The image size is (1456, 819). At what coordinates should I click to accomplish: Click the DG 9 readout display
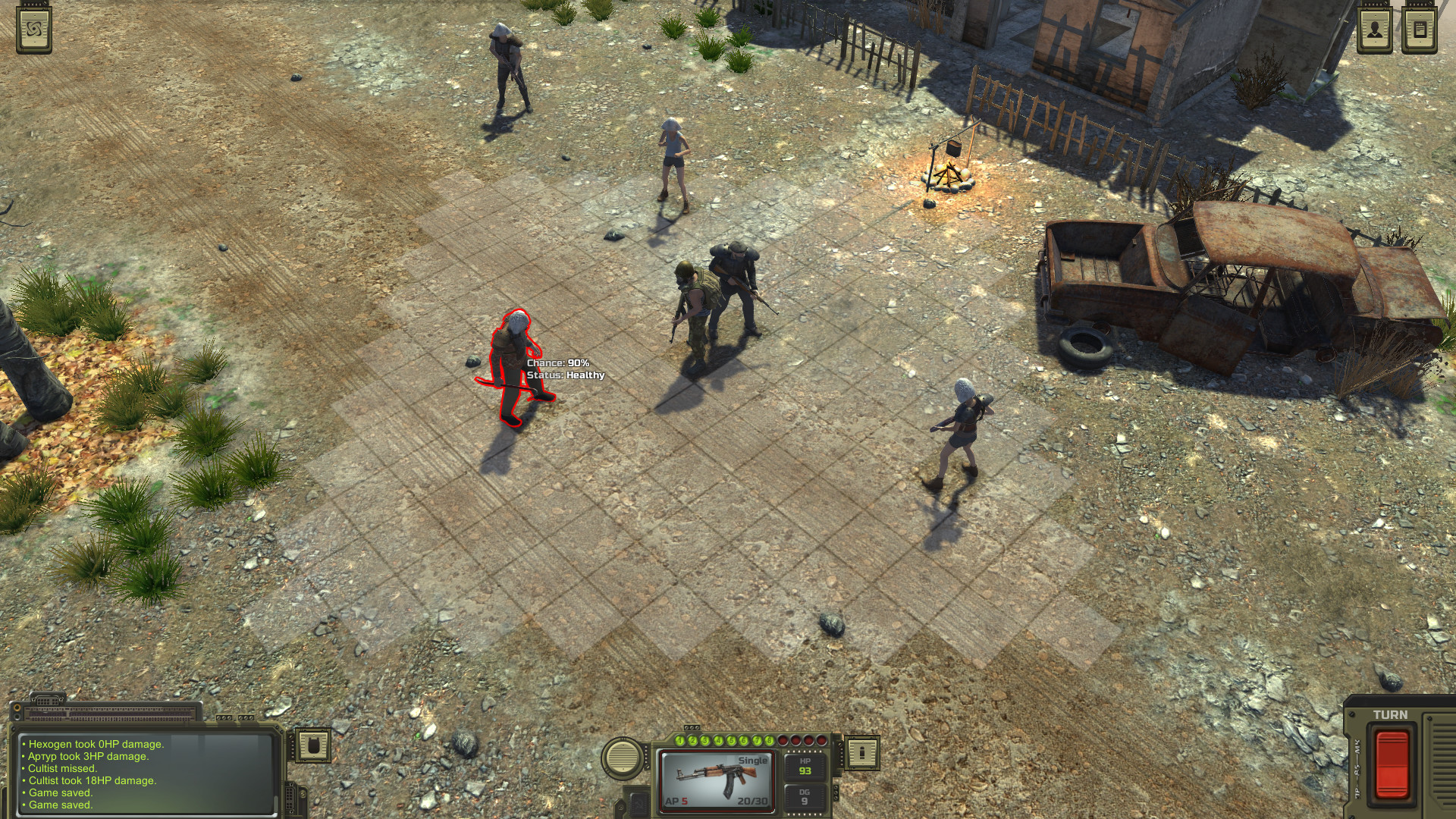coord(805,794)
